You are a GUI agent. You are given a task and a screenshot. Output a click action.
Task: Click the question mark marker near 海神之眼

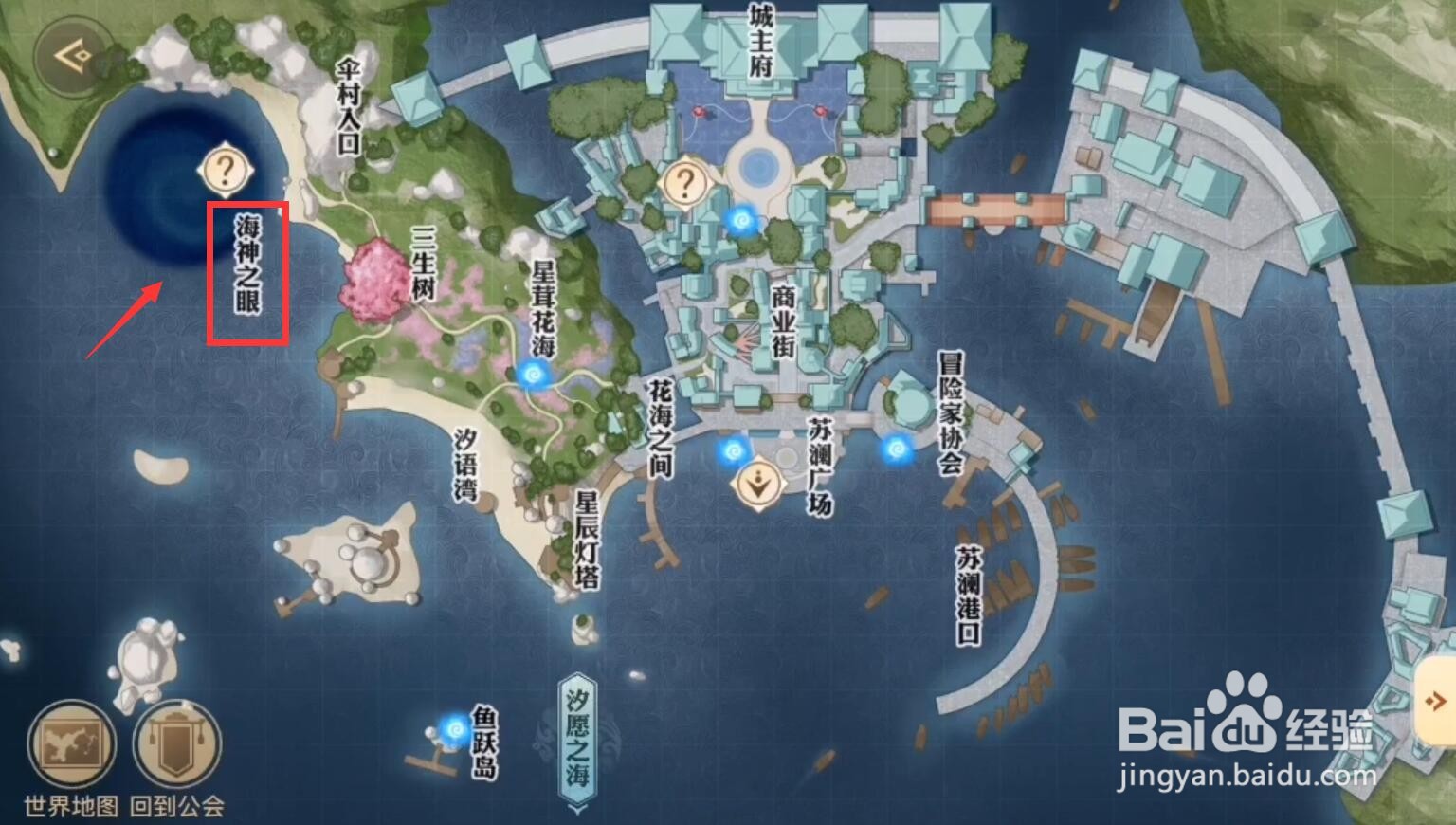click(x=225, y=171)
